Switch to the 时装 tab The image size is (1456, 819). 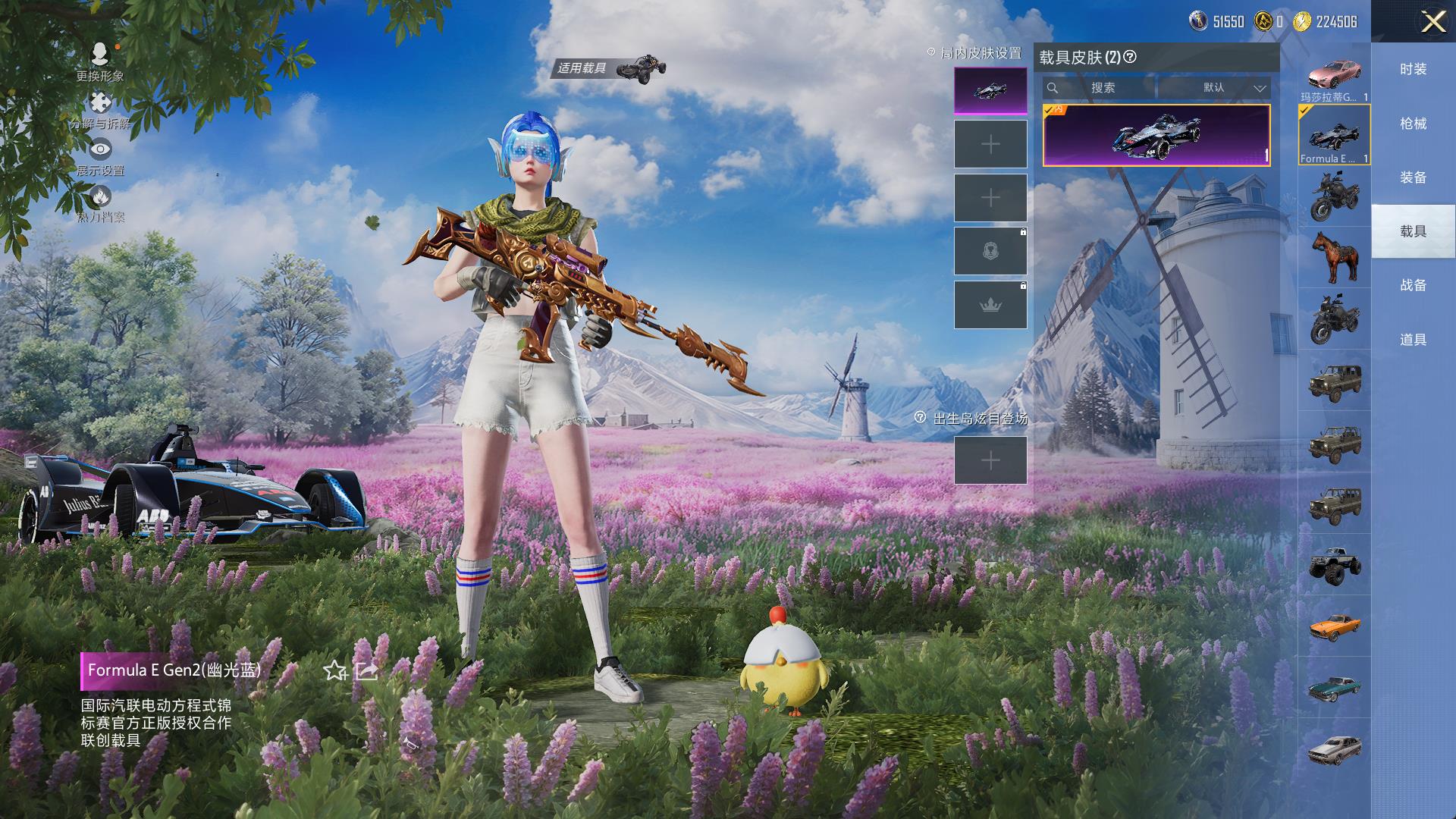tap(1413, 69)
